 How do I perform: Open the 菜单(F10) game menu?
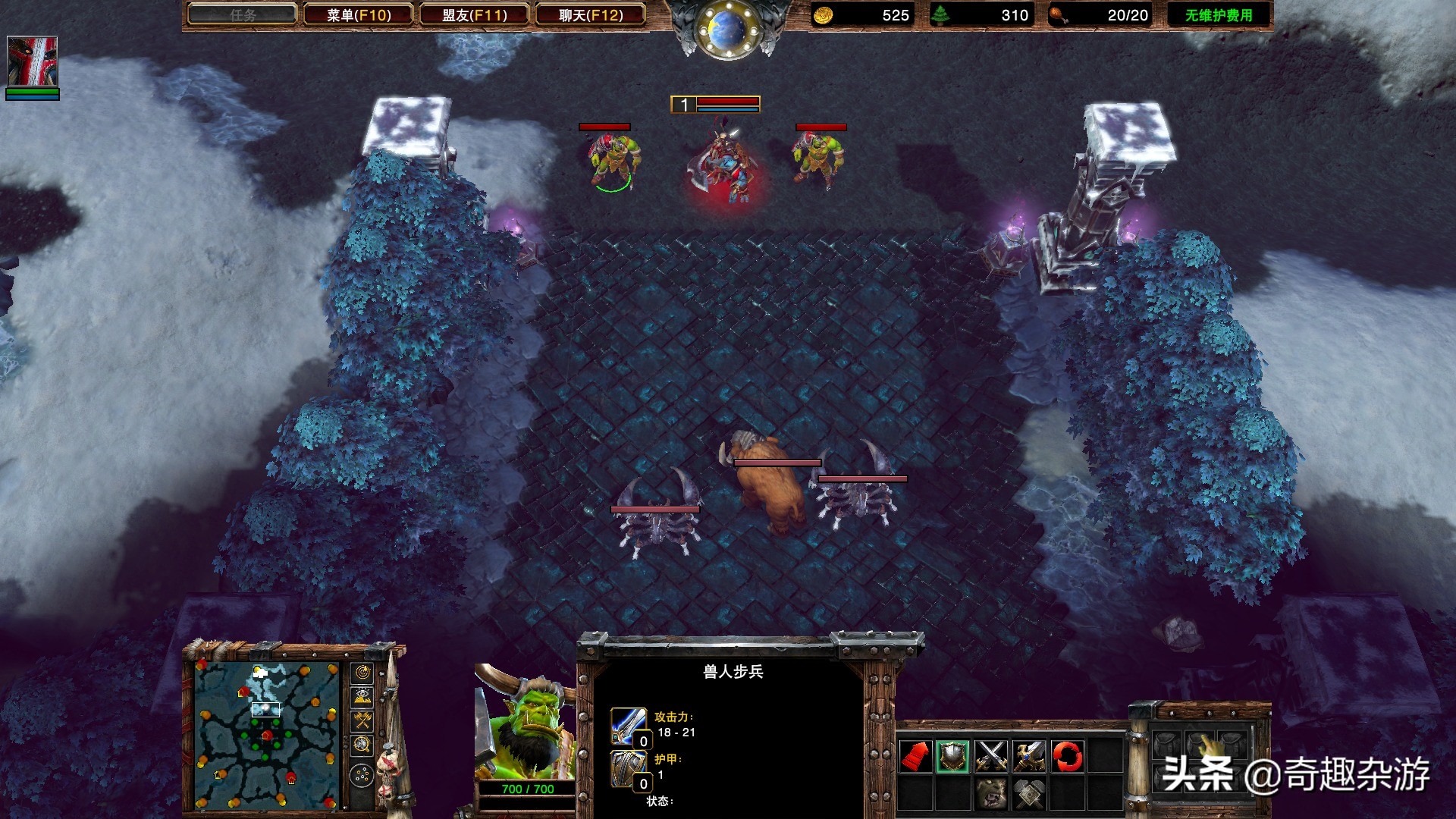[x=359, y=14]
